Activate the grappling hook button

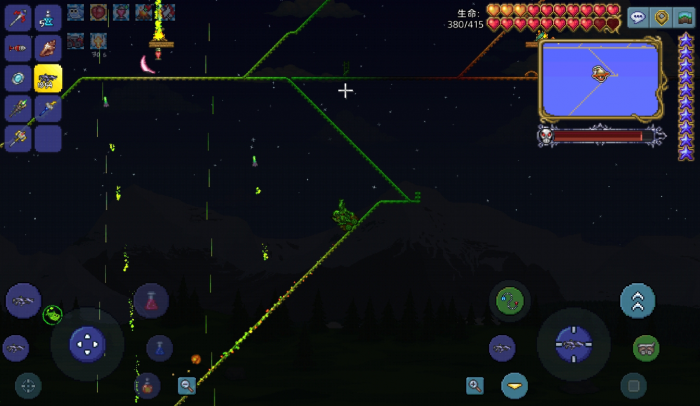510,300
